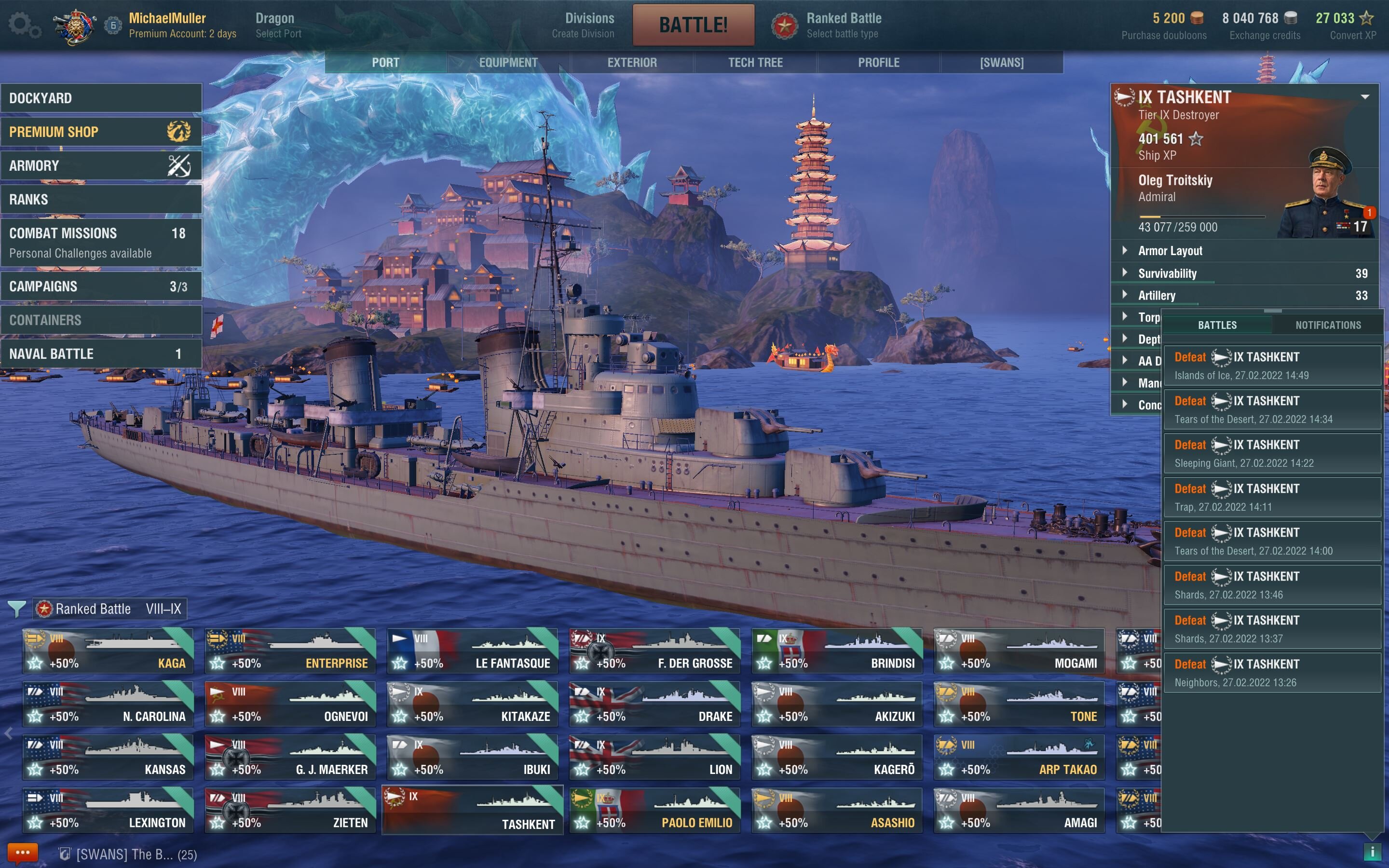Open the ship carousel filter funnel
The height and width of the screenshot is (868, 1389).
(17, 609)
